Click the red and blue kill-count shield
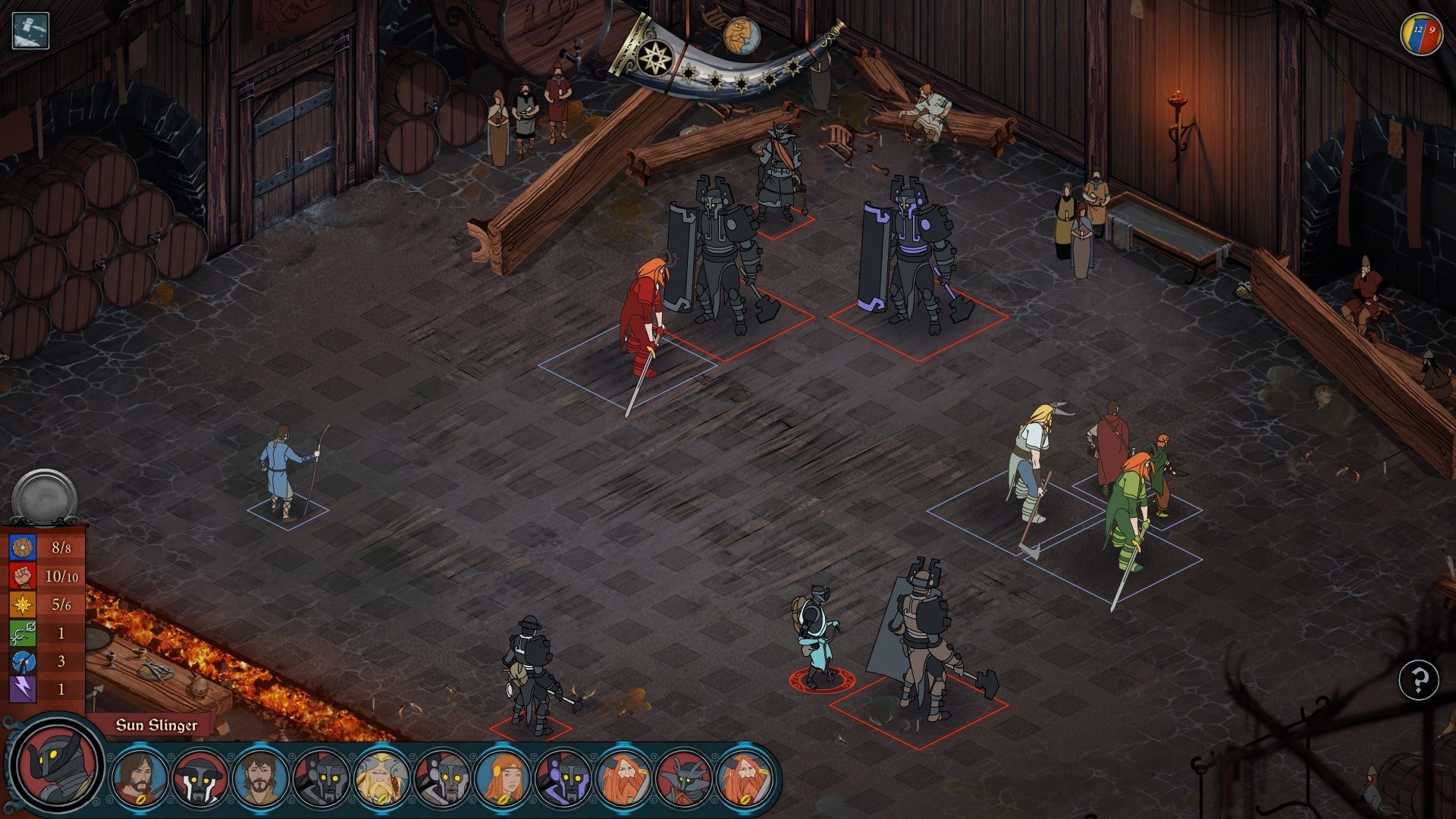The image size is (1456, 819). (x=1421, y=34)
